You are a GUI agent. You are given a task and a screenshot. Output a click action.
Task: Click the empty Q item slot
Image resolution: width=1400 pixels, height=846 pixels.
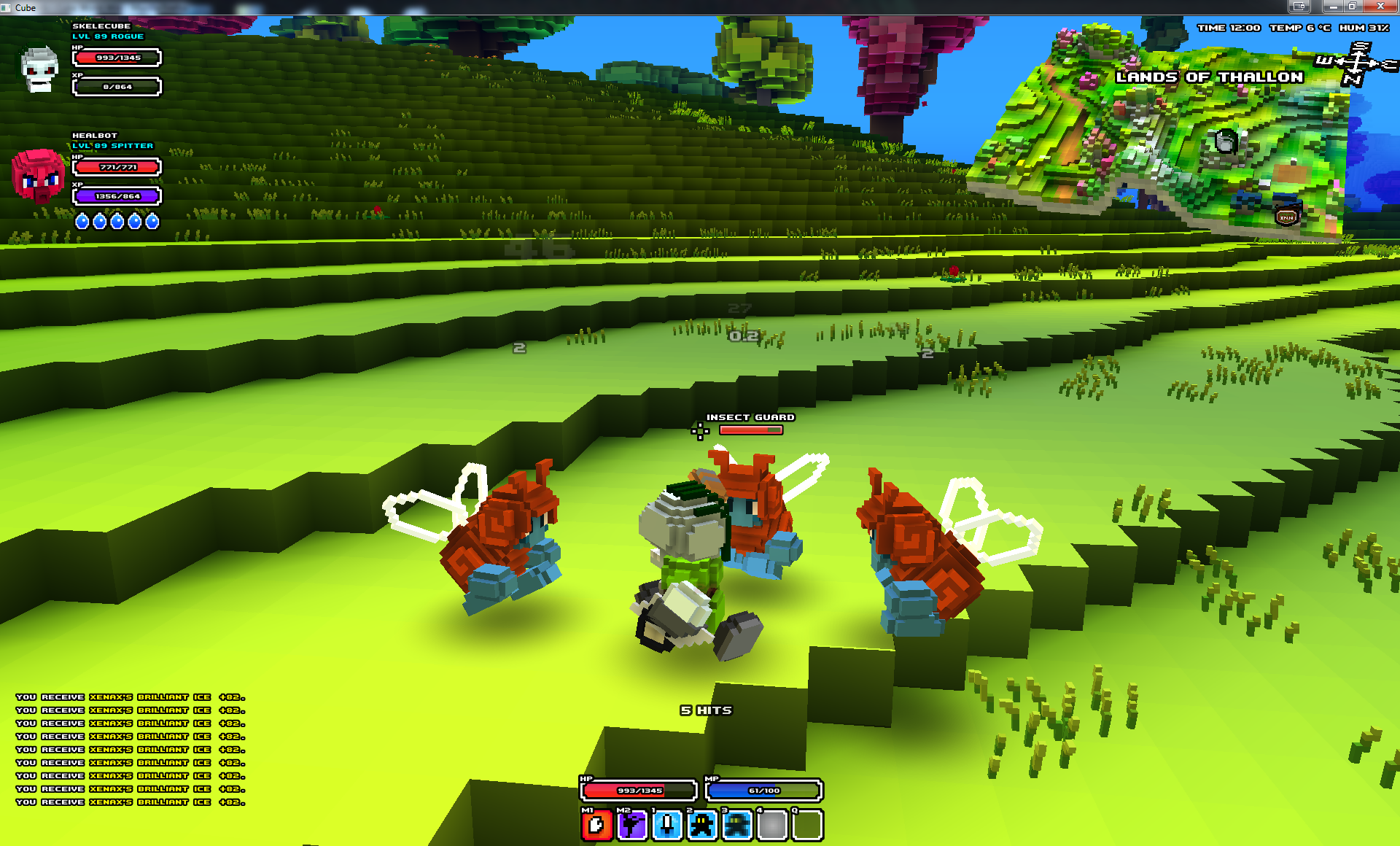[806, 825]
